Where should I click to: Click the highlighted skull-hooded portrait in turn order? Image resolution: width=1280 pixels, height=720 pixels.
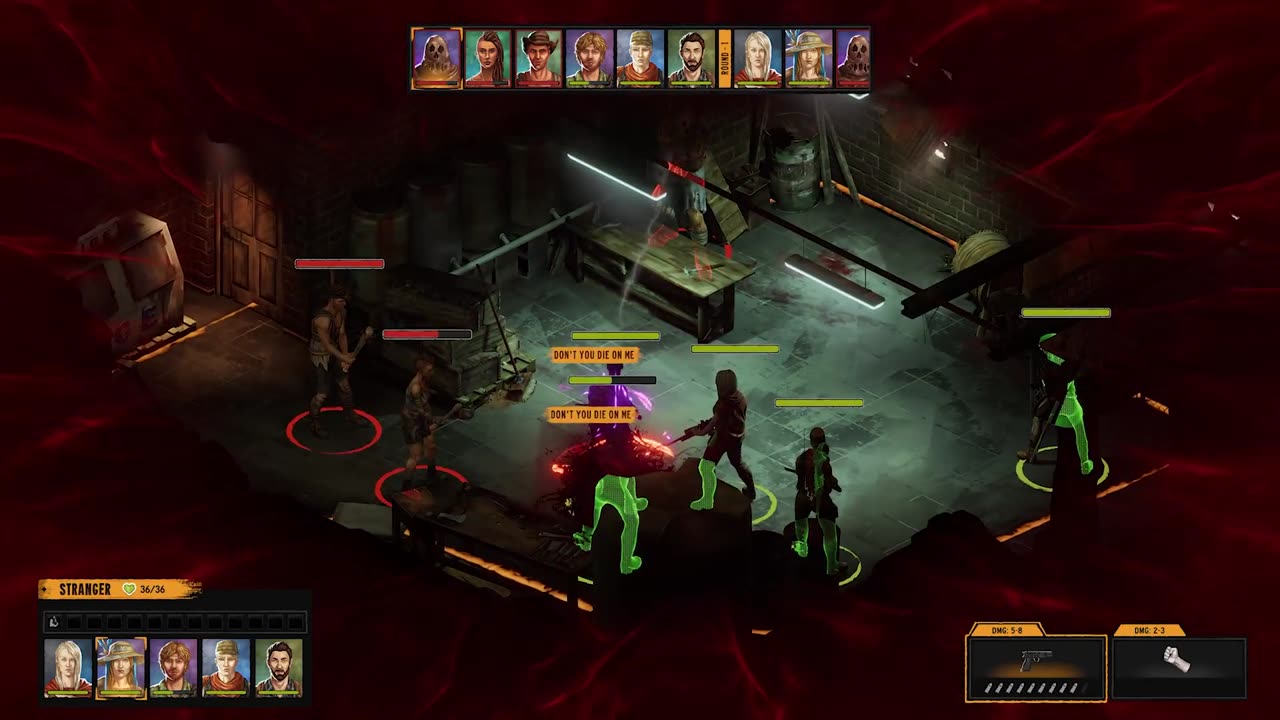tap(437, 58)
